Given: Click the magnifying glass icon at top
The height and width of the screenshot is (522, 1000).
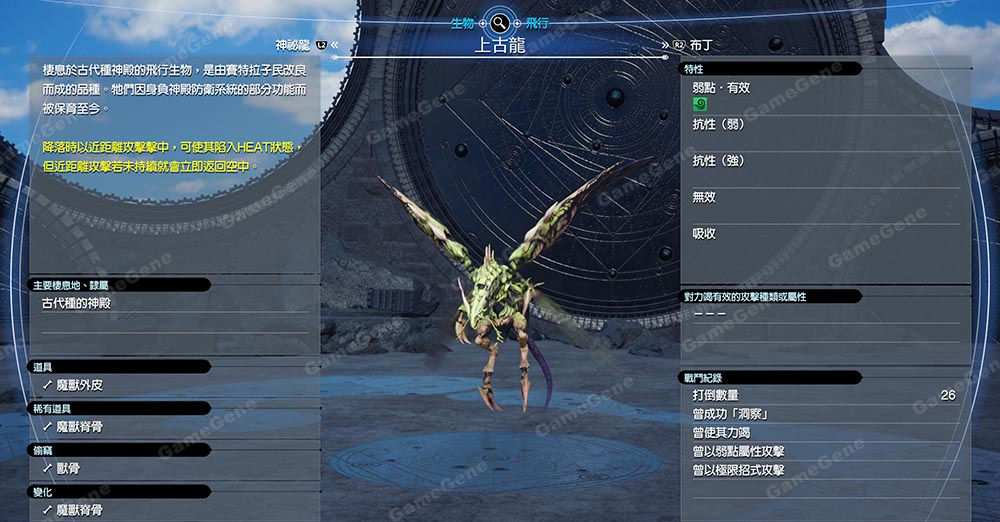Looking at the screenshot, I should click(498, 20).
